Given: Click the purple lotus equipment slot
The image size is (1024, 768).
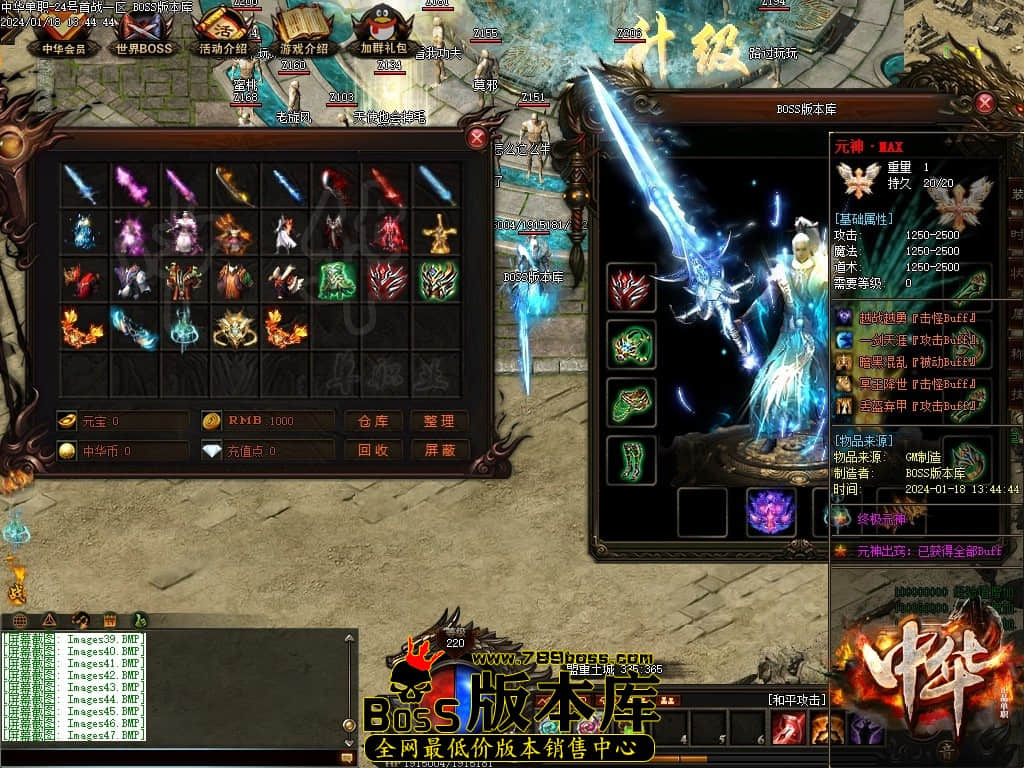Looking at the screenshot, I should click(771, 511).
